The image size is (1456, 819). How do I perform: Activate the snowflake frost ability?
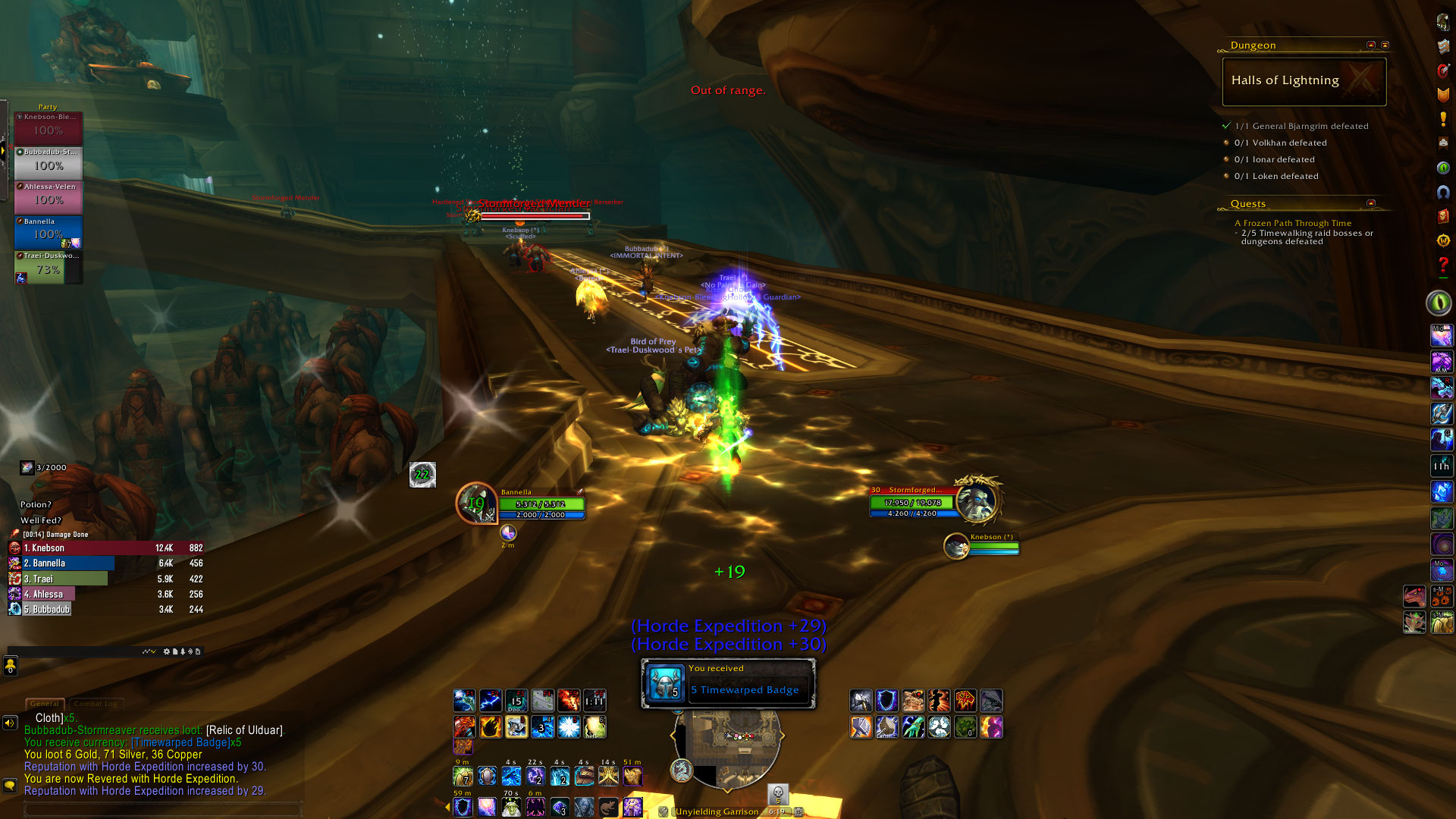tap(569, 727)
